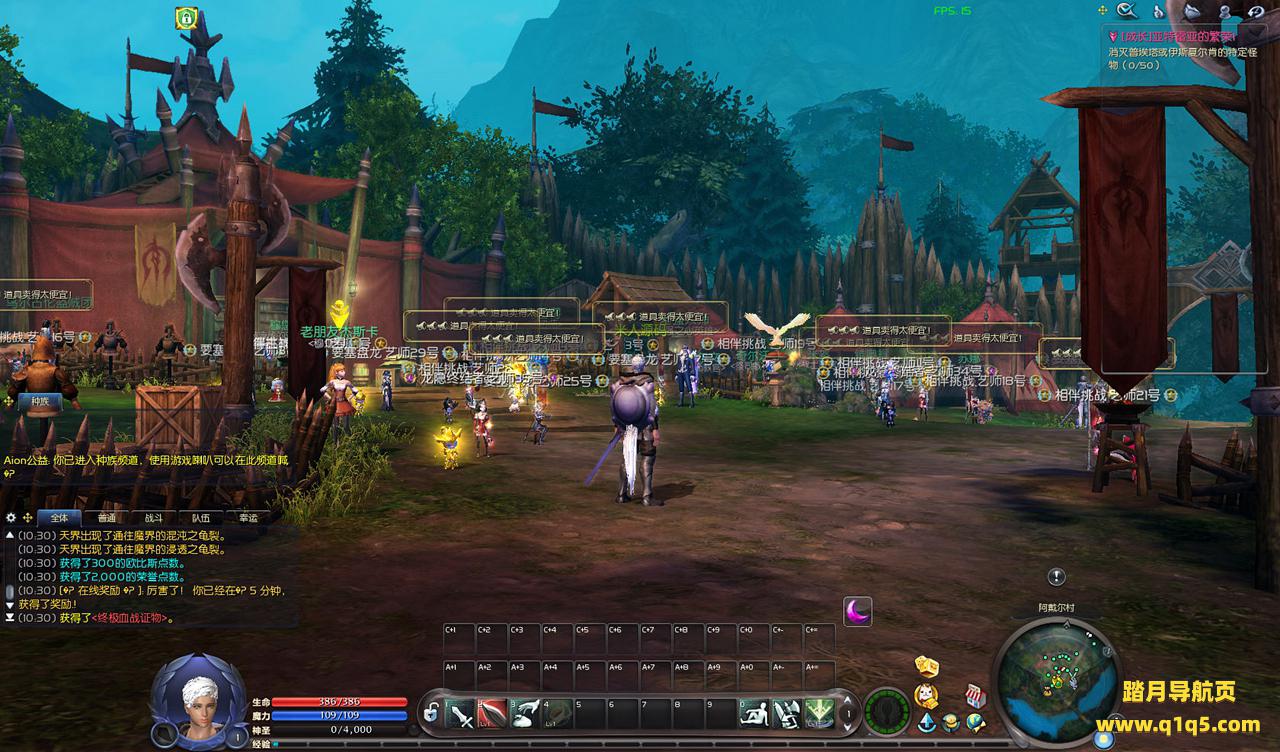Click the purple crescent moon buff icon
Image resolution: width=1280 pixels, height=752 pixels.
(857, 611)
